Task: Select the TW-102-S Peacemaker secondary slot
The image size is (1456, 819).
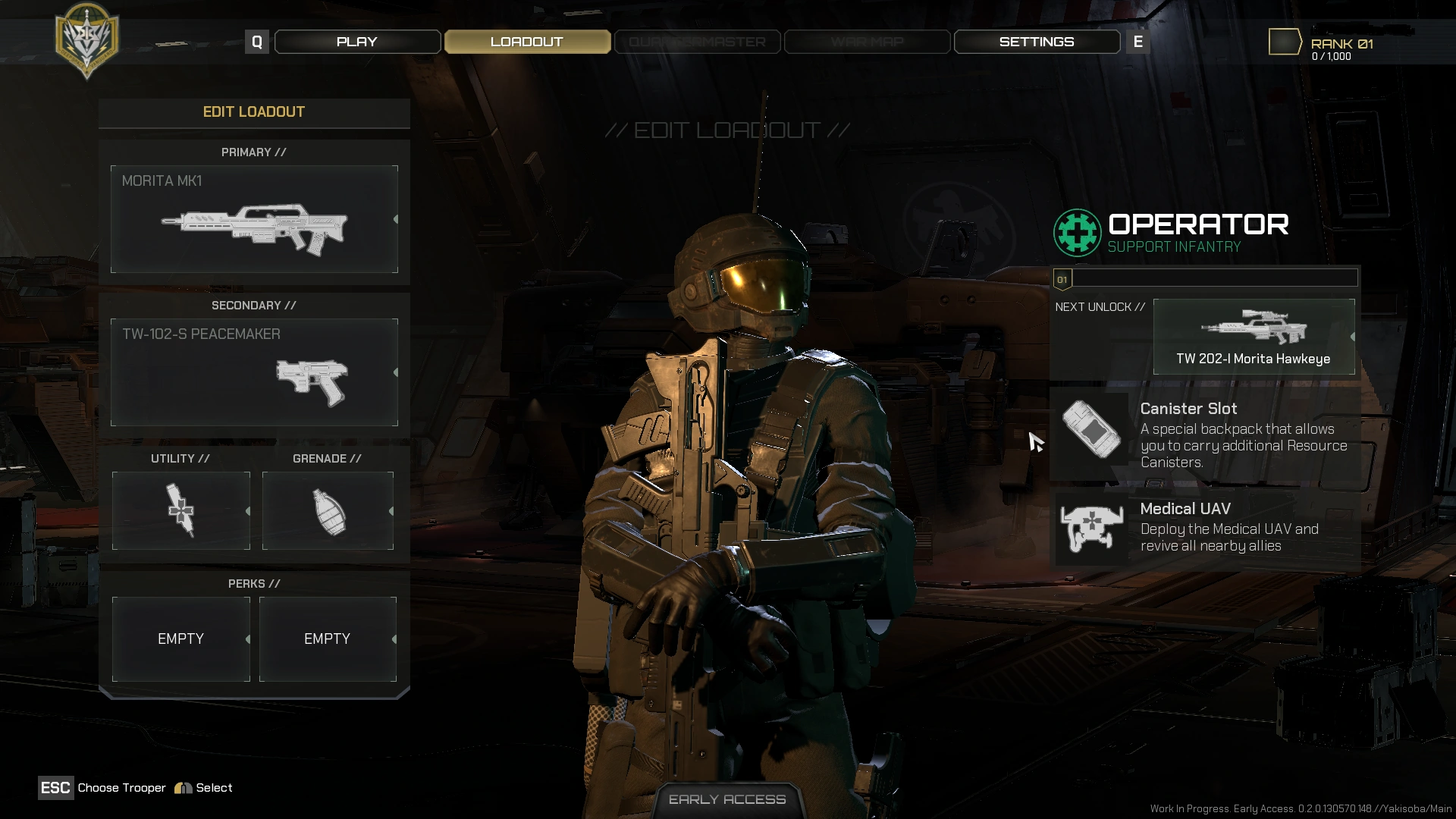Action: coord(254,372)
